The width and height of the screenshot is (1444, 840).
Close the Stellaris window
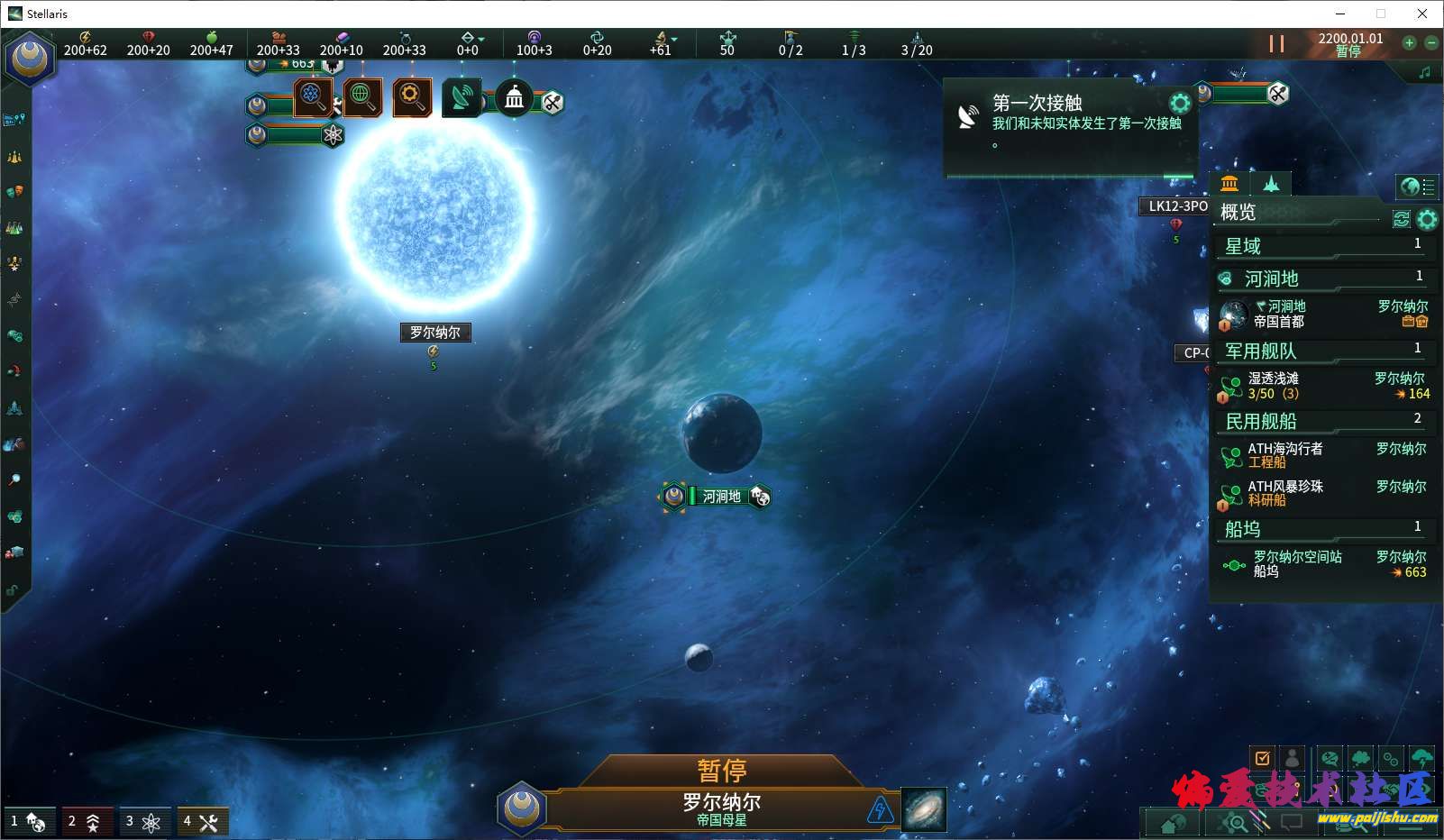[x=1422, y=14]
